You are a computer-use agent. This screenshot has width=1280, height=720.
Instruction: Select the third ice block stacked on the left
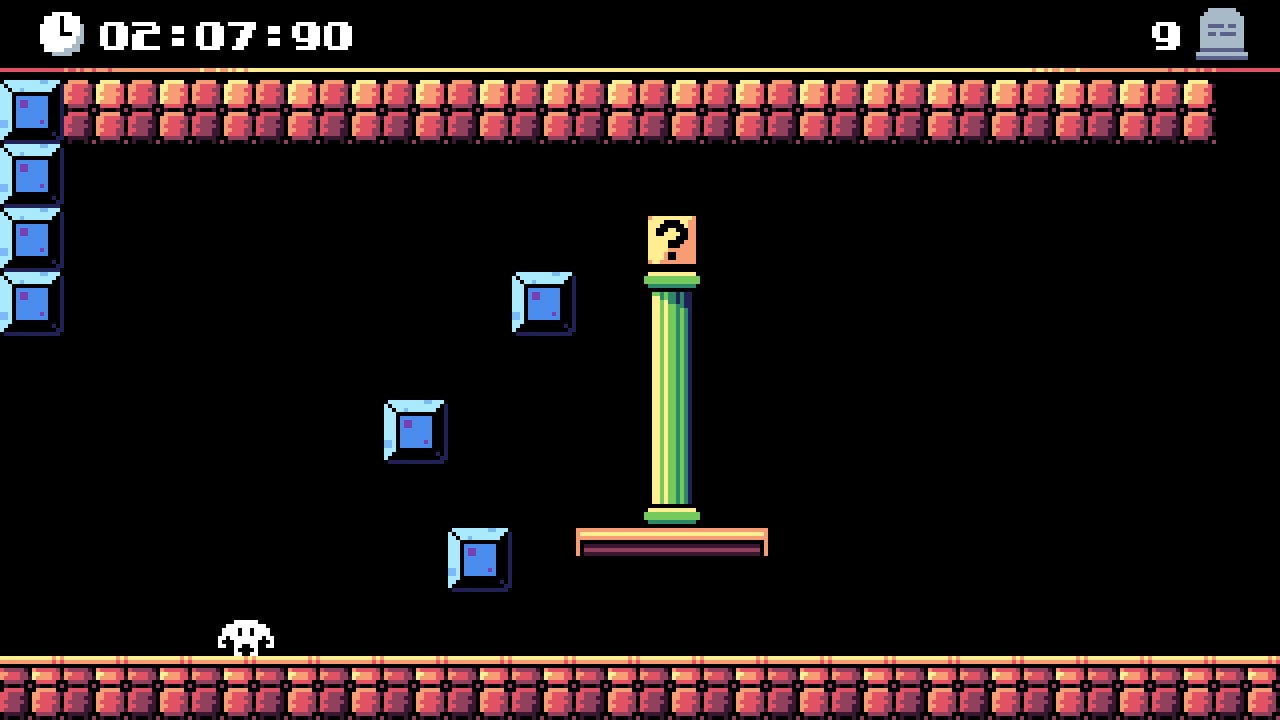coord(30,237)
